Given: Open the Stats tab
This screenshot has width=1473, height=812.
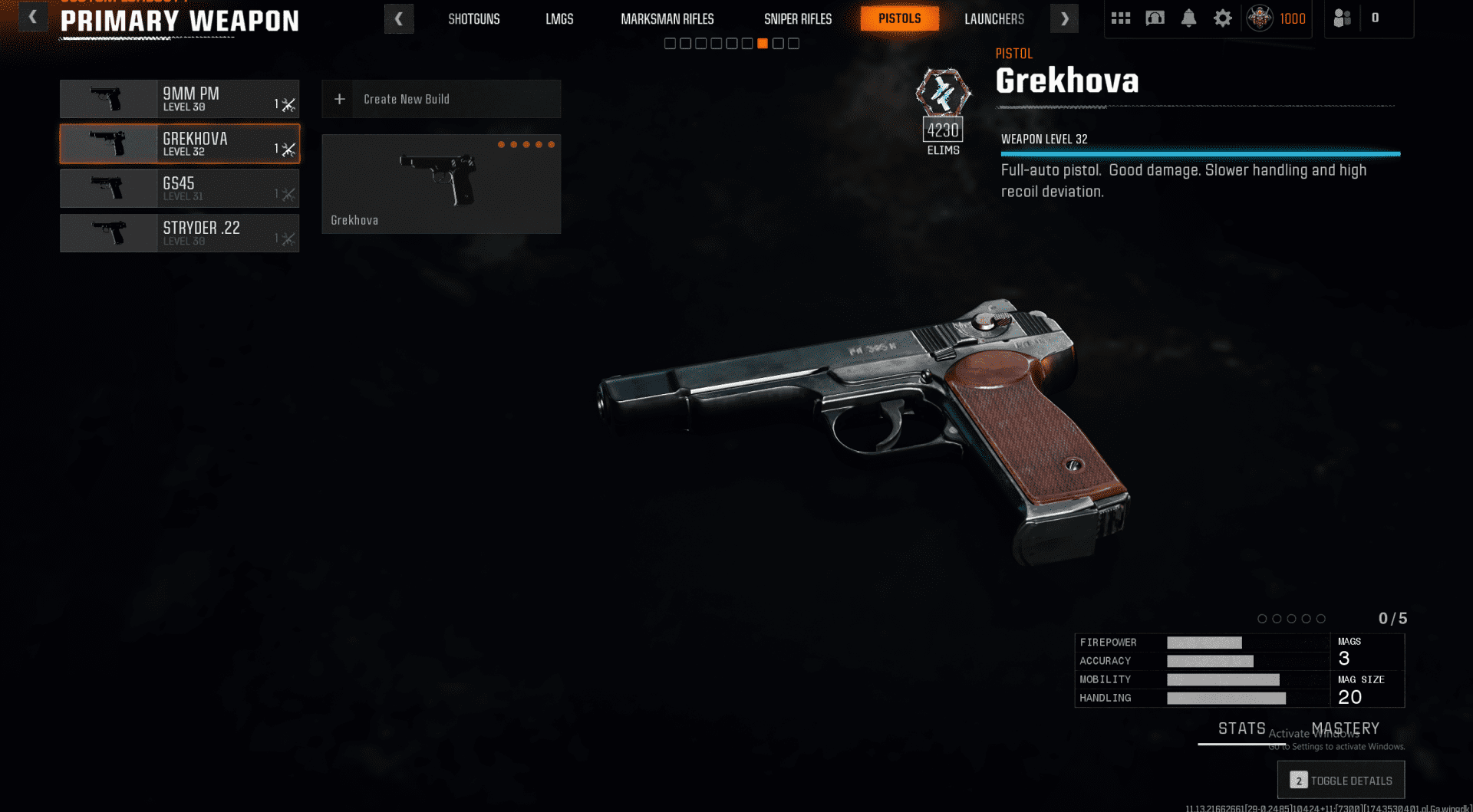Looking at the screenshot, I should click(1241, 728).
